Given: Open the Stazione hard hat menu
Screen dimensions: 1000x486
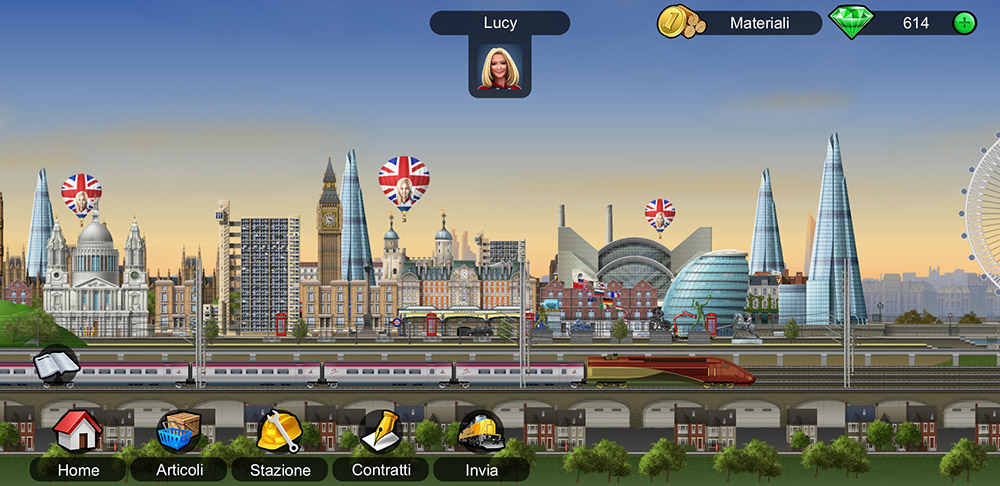Looking at the screenshot, I should point(279,432).
